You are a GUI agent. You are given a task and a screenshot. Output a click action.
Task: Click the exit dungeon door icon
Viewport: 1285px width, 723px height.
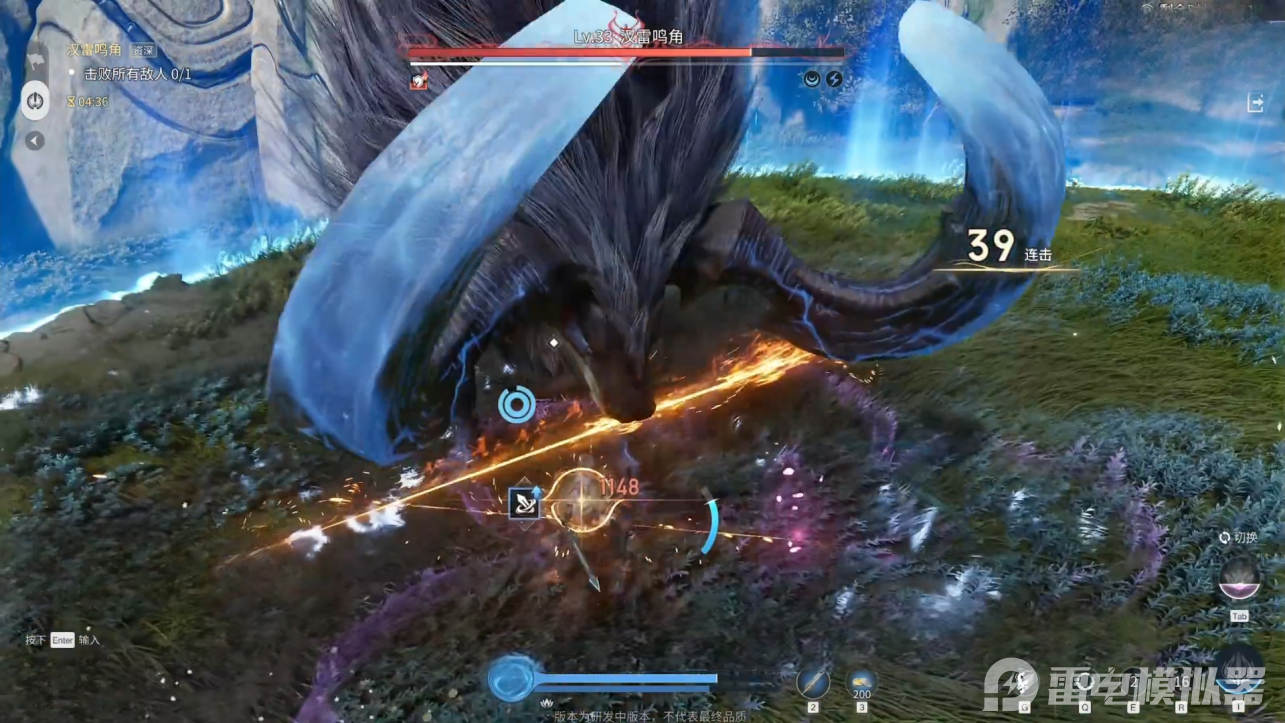pyautogui.click(x=1256, y=103)
